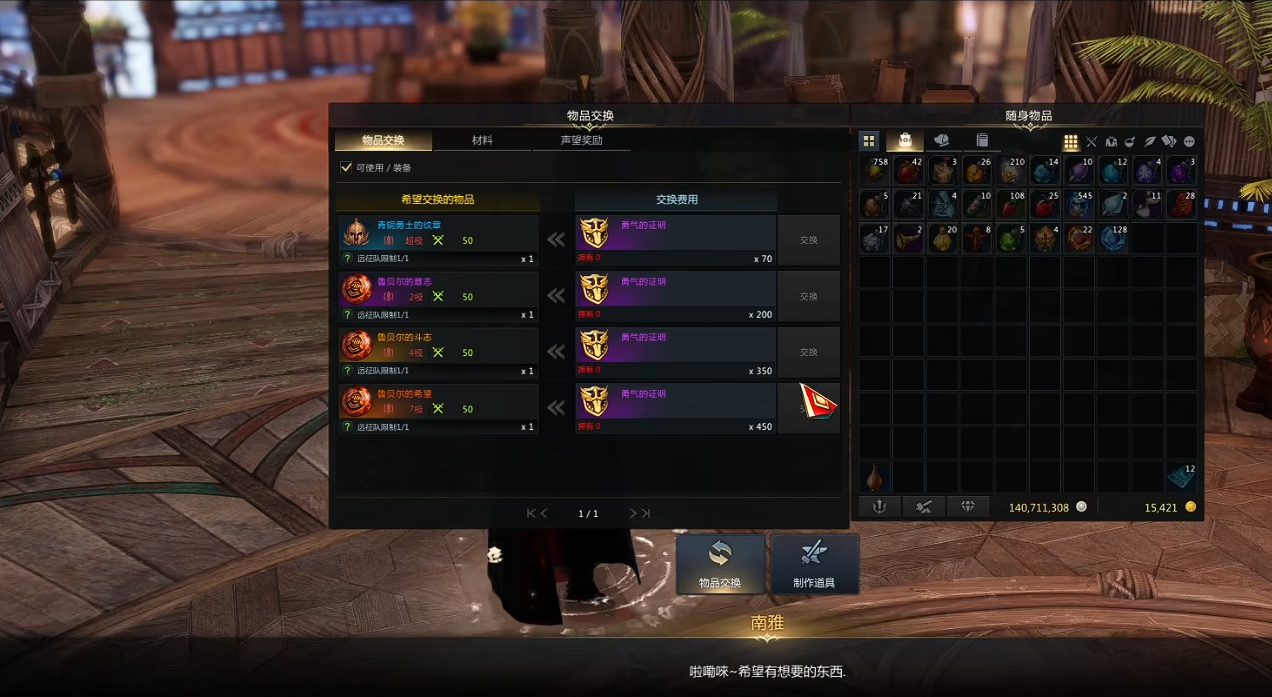Viewport: 1272px width, 697px height.
Task: Switch to the book tab in the inventory
Action: 982,141
